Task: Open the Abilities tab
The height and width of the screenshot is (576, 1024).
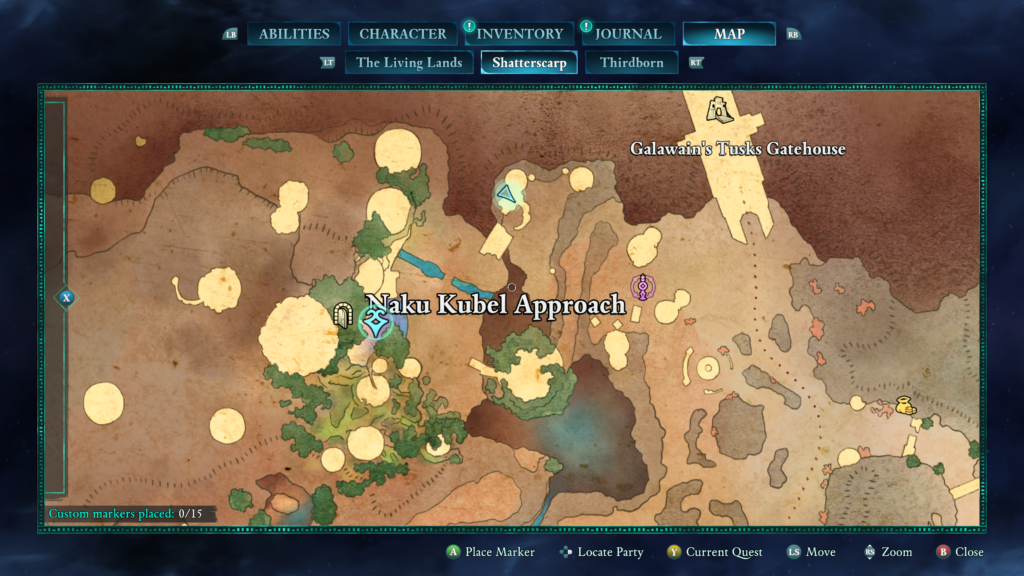Action: tap(294, 34)
